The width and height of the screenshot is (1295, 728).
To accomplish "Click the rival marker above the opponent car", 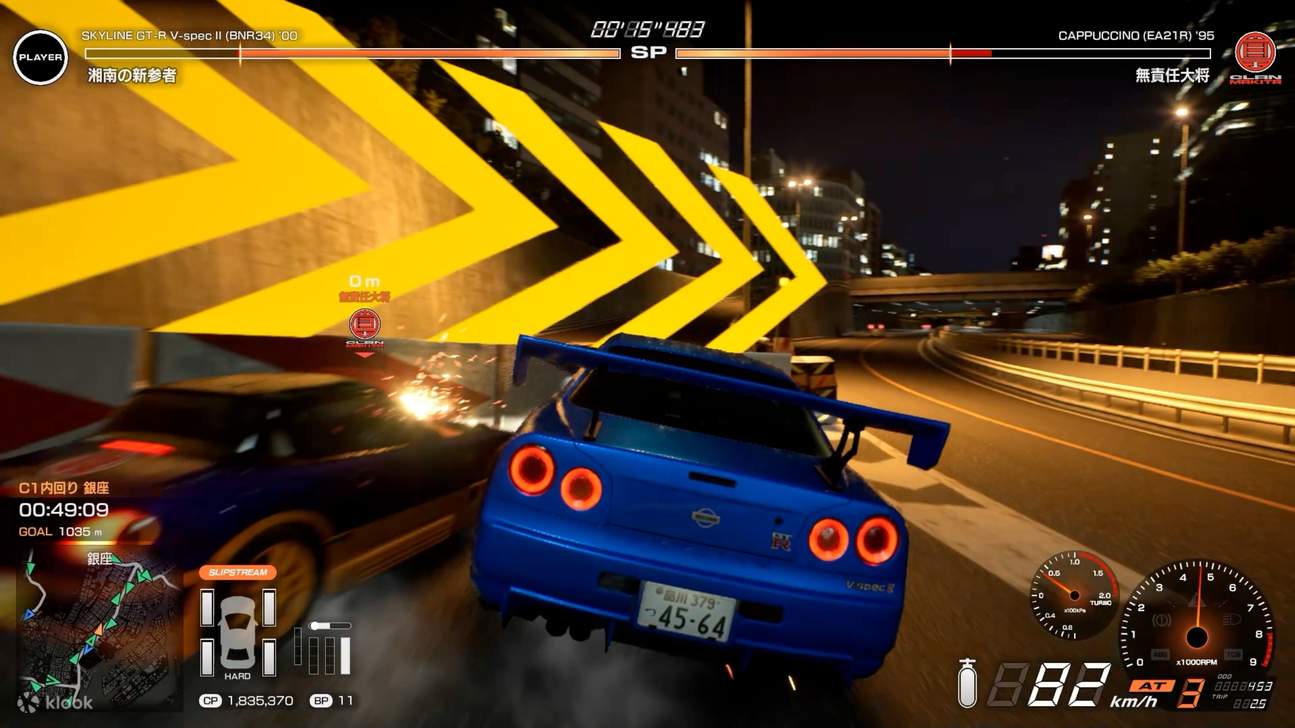I will pos(365,324).
